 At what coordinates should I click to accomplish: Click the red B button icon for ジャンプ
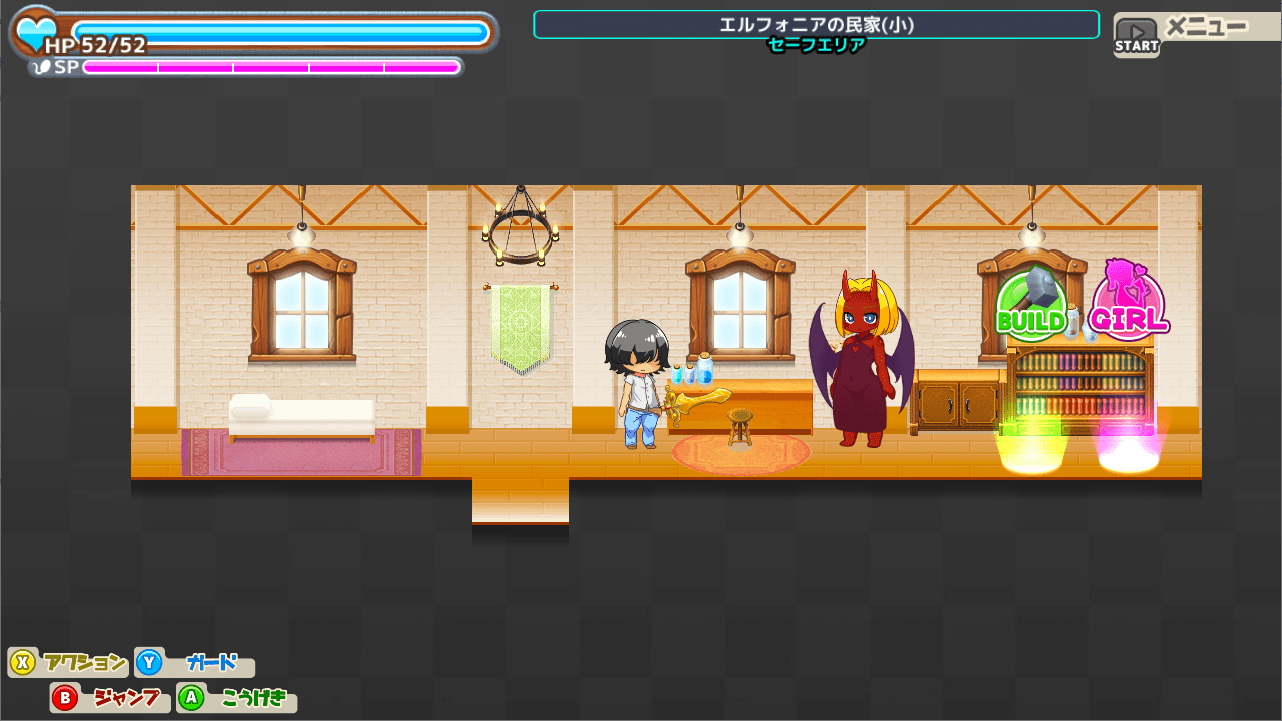[62, 698]
